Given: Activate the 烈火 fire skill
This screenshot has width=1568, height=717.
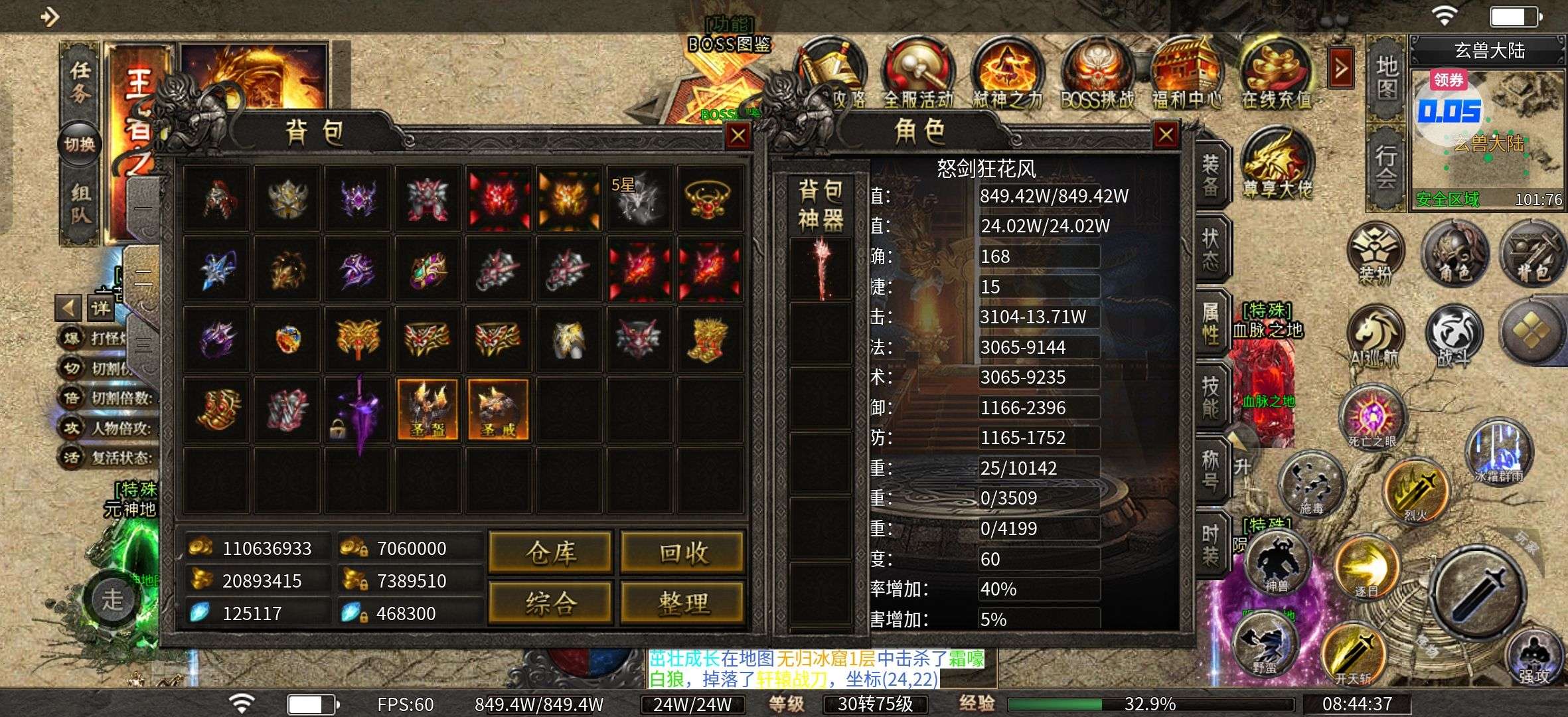Looking at the screenshot, I should [1415, 491].
